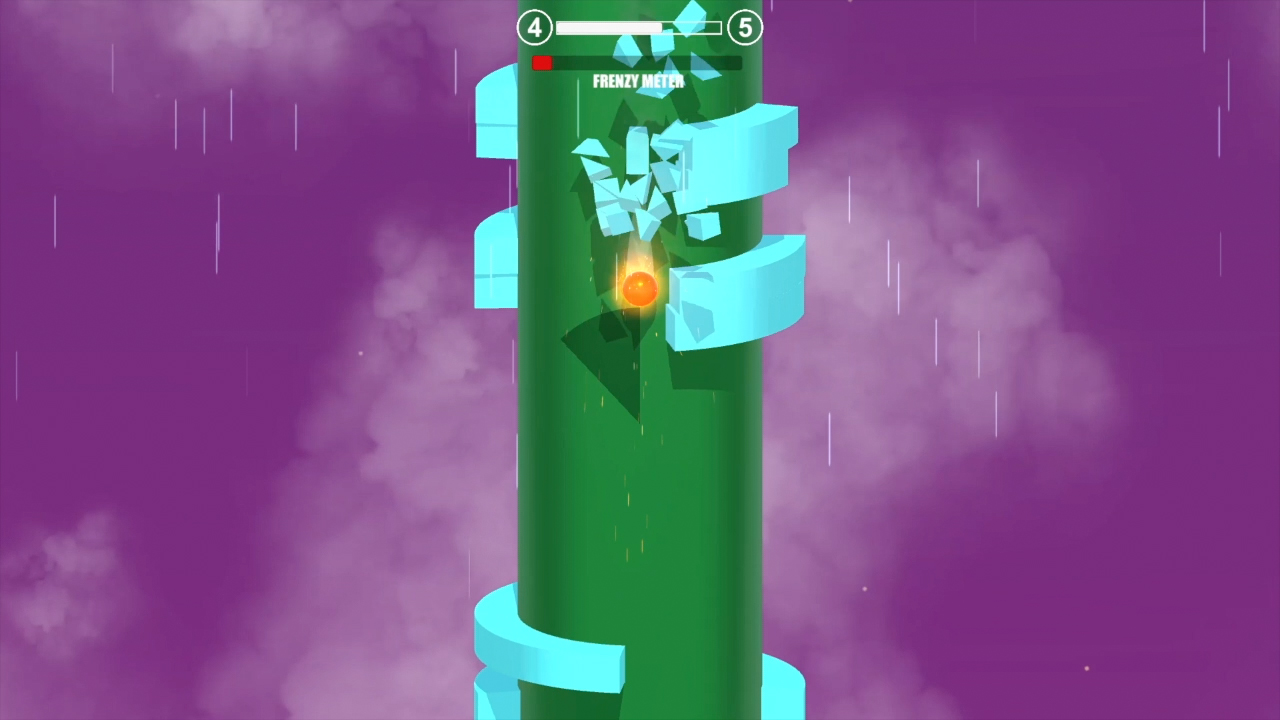Click the level 4 circle badge
Viewport: 1280px width, 720px height.
tap(534, 28)
